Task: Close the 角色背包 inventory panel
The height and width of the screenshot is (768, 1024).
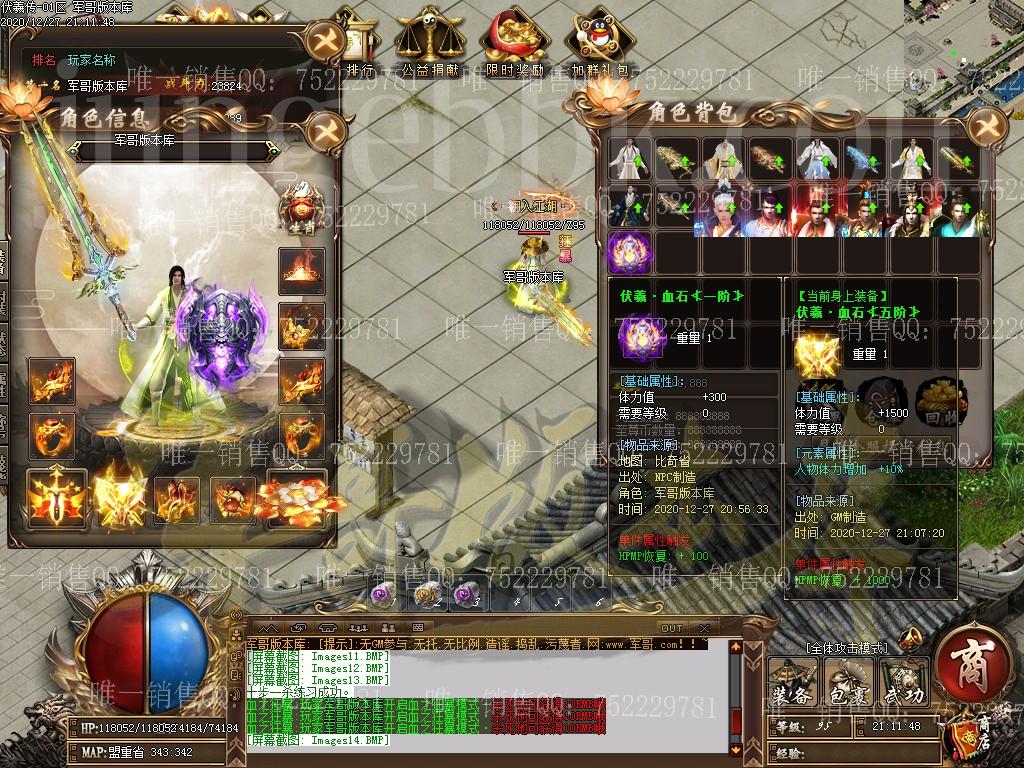Action: point(985,125)
